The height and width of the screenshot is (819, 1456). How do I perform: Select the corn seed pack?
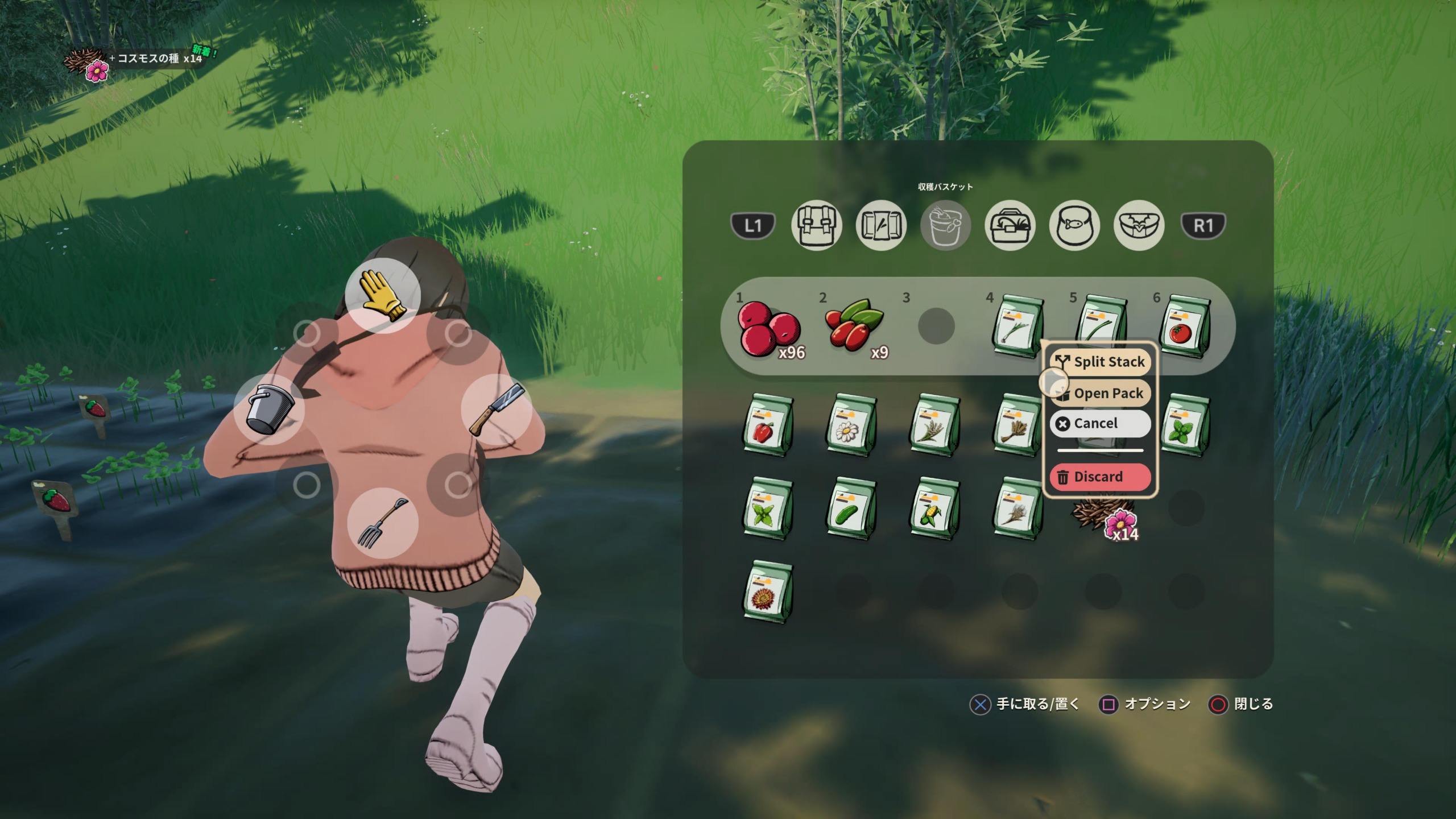(x=935, y=508)
